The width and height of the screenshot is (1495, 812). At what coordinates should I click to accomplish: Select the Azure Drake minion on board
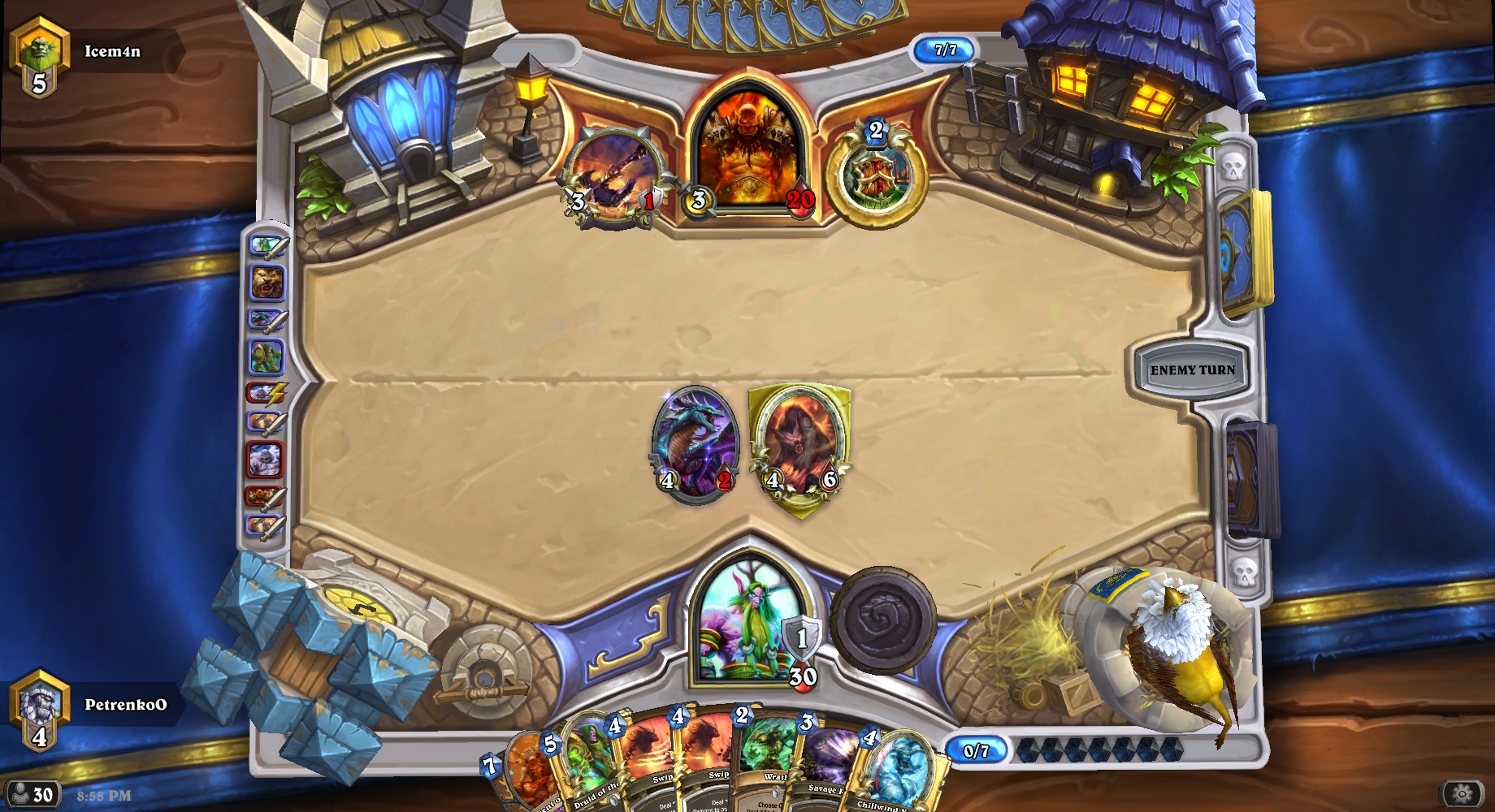[695, 443]
